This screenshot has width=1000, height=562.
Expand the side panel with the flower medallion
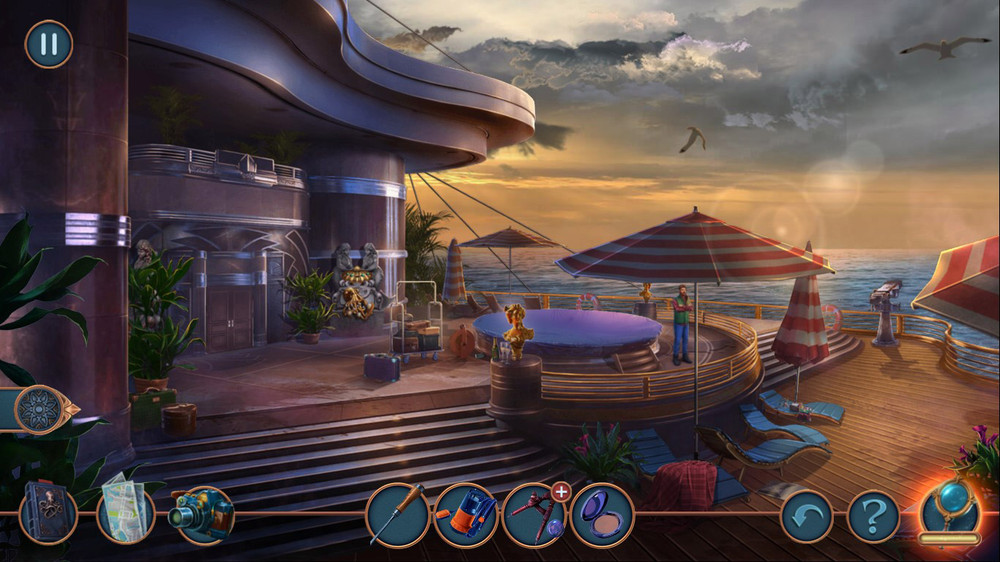tap(42, 408)
